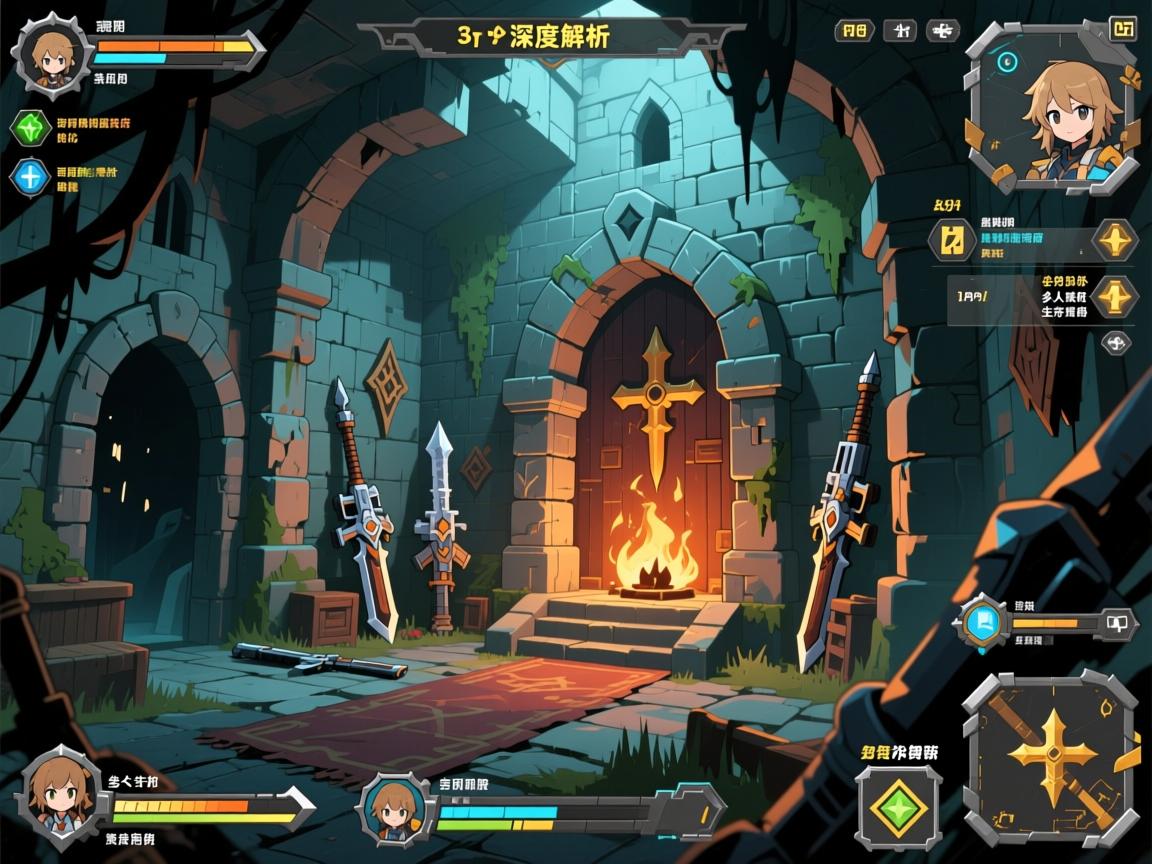Open the player portrait beside the top health bar
This screenshot has width=1152, height=864.
tap(52, 54)
